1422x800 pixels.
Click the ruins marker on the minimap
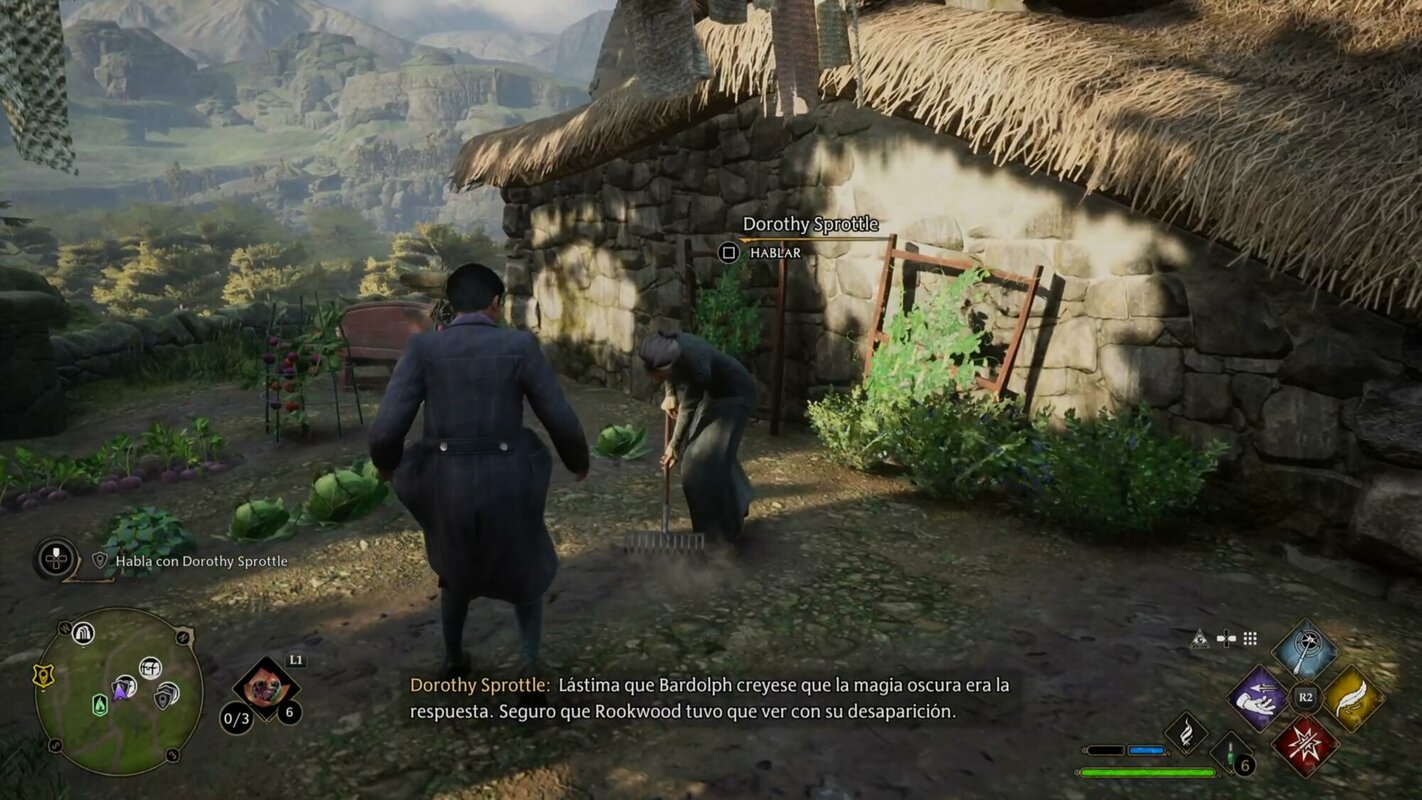(x=84, y=634)
